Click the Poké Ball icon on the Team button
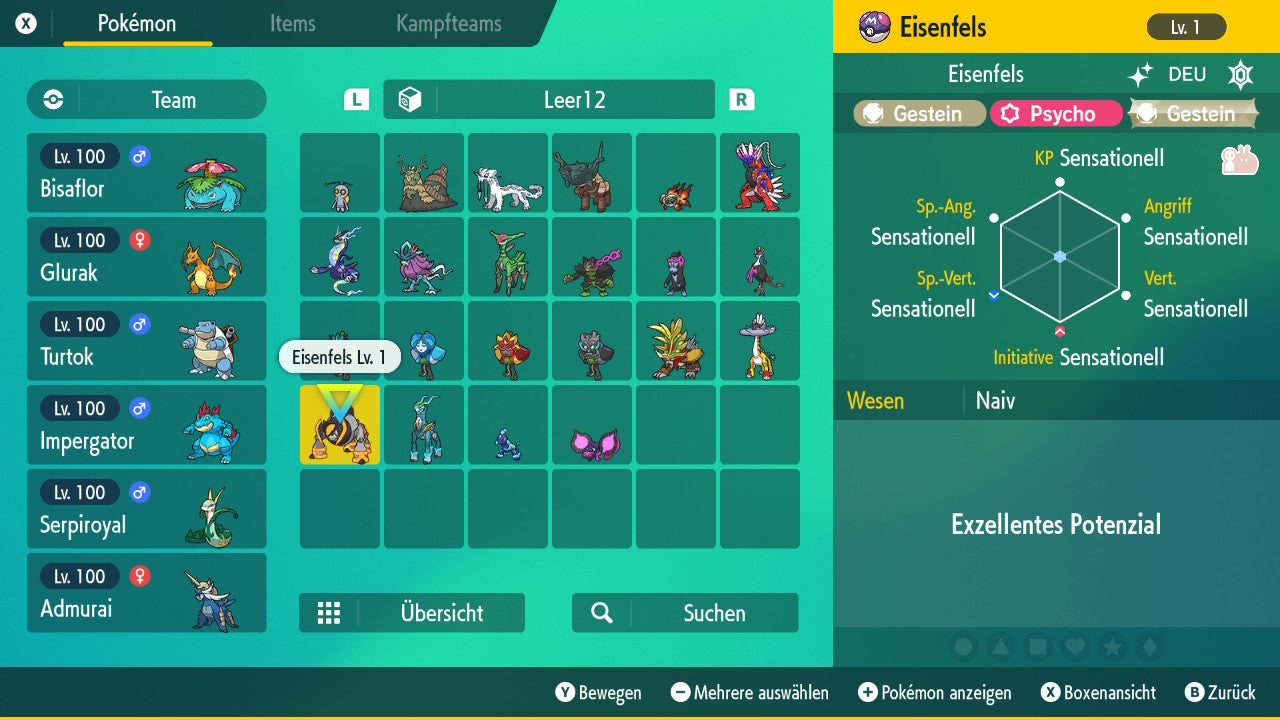This screenshot has height=720, width=1280. pos(51,99)
